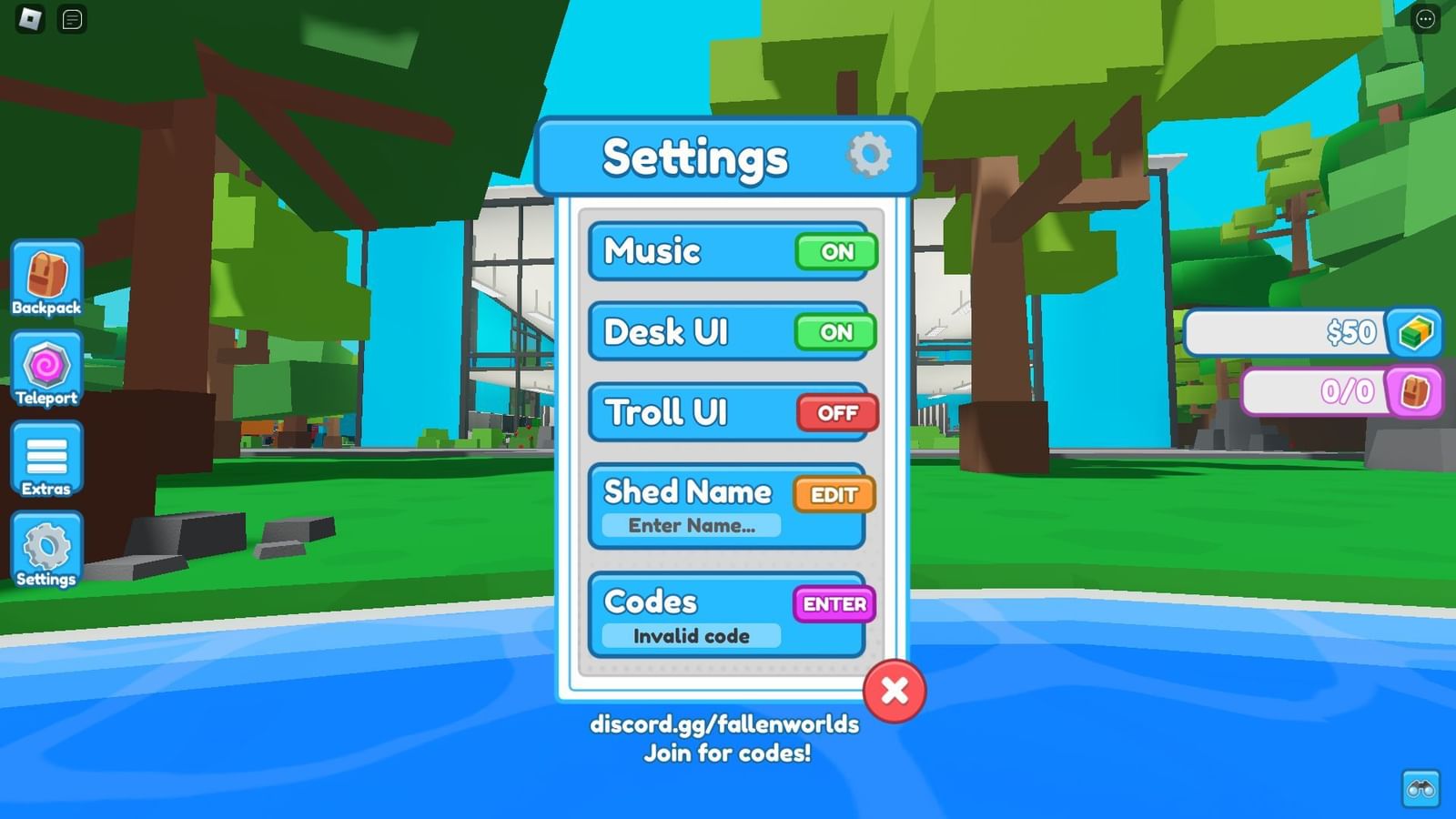Open the Backpack panel
1456x819 pixels.
(45, 278)
